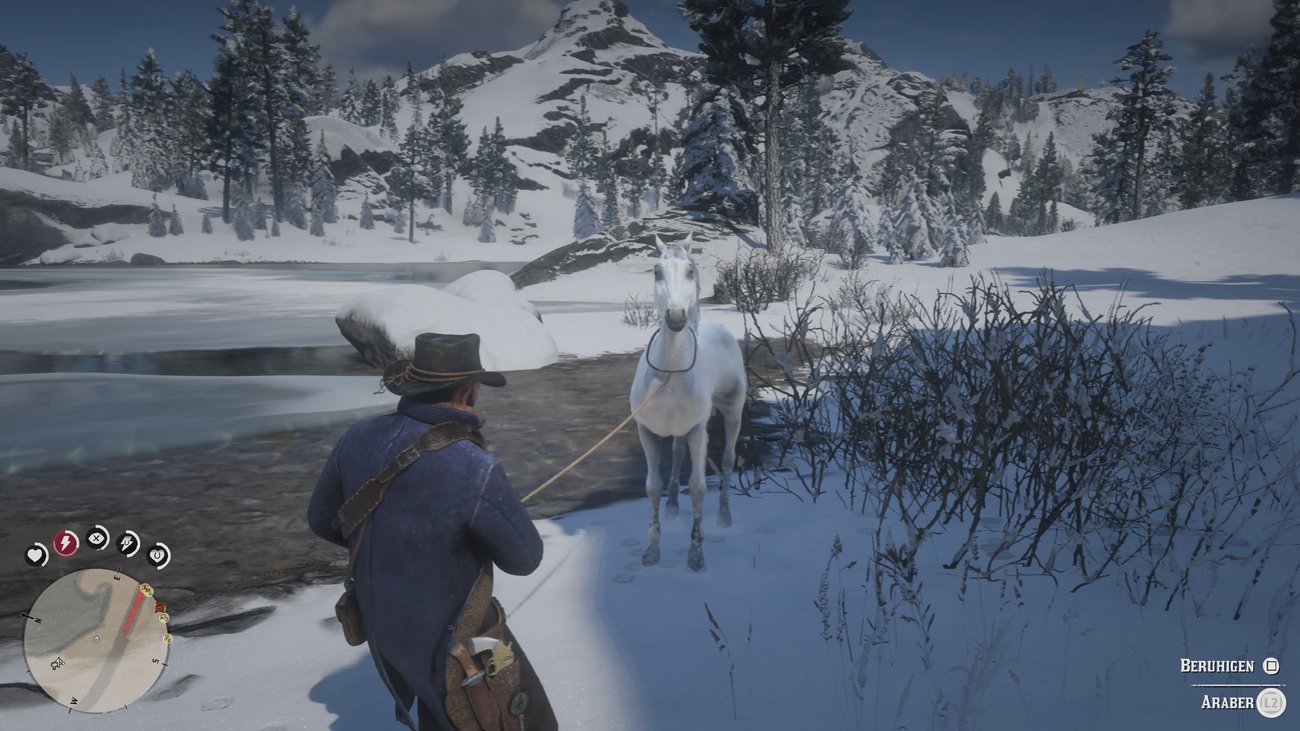Click the Beruhigen action label
The height and width of the screenshot is (731, 1300).
pyautogui.click(x=1217, y=664)
